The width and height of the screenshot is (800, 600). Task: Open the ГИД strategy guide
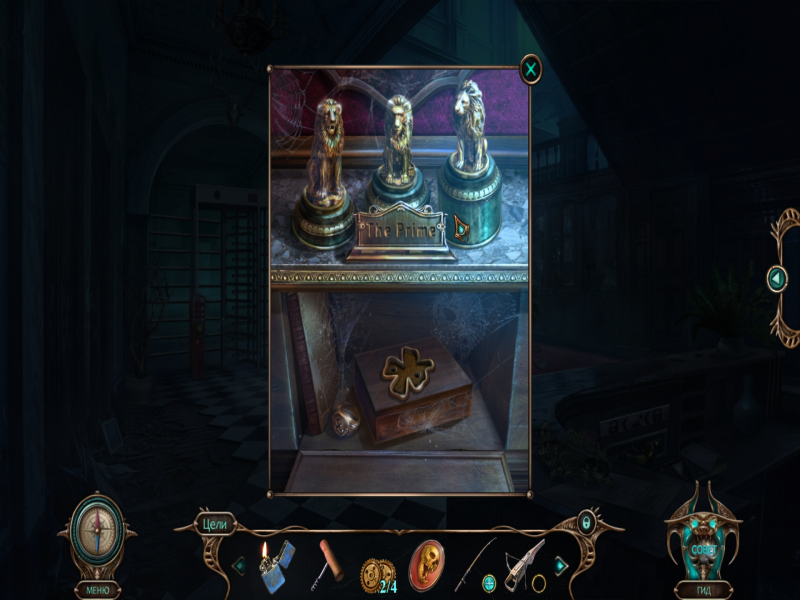pos(703,589)
